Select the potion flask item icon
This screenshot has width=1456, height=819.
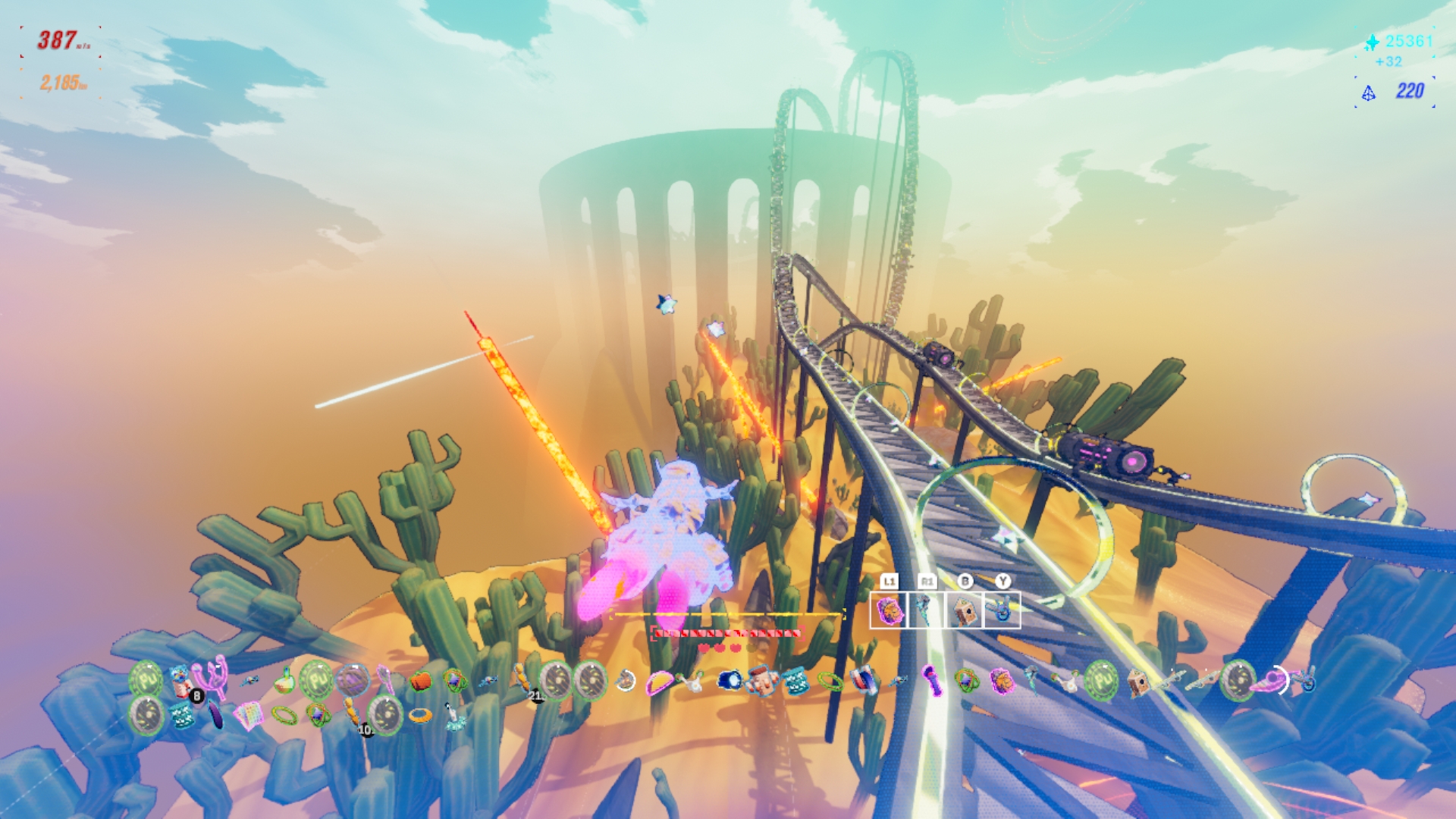tap(284, 680)
